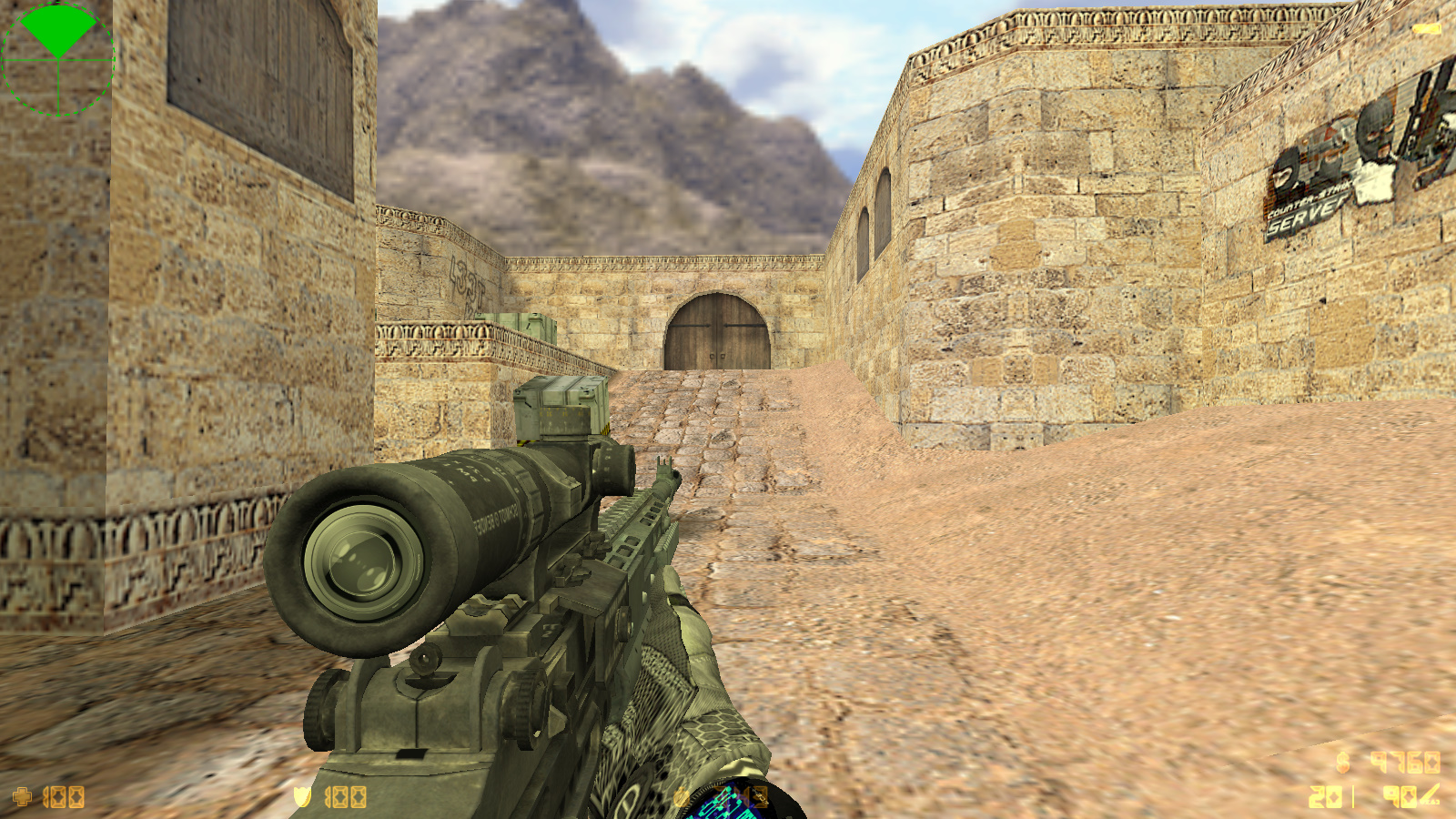Image resolution: width=1456 pixels, height=819 pixels.
Task: Click the dollar sign money icon
Action: click(1343, 761)
